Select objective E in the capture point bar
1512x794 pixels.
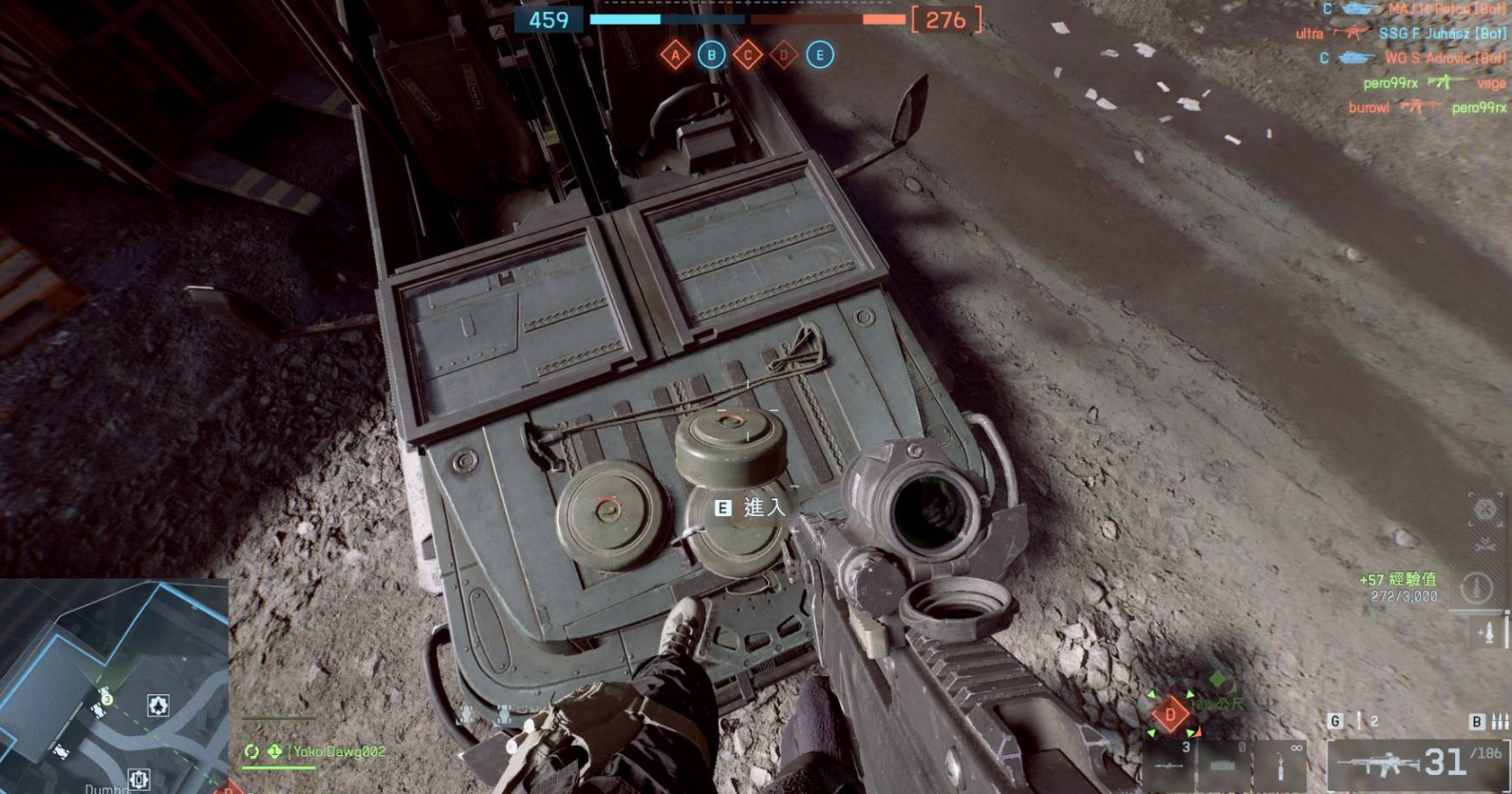[820, 55]
